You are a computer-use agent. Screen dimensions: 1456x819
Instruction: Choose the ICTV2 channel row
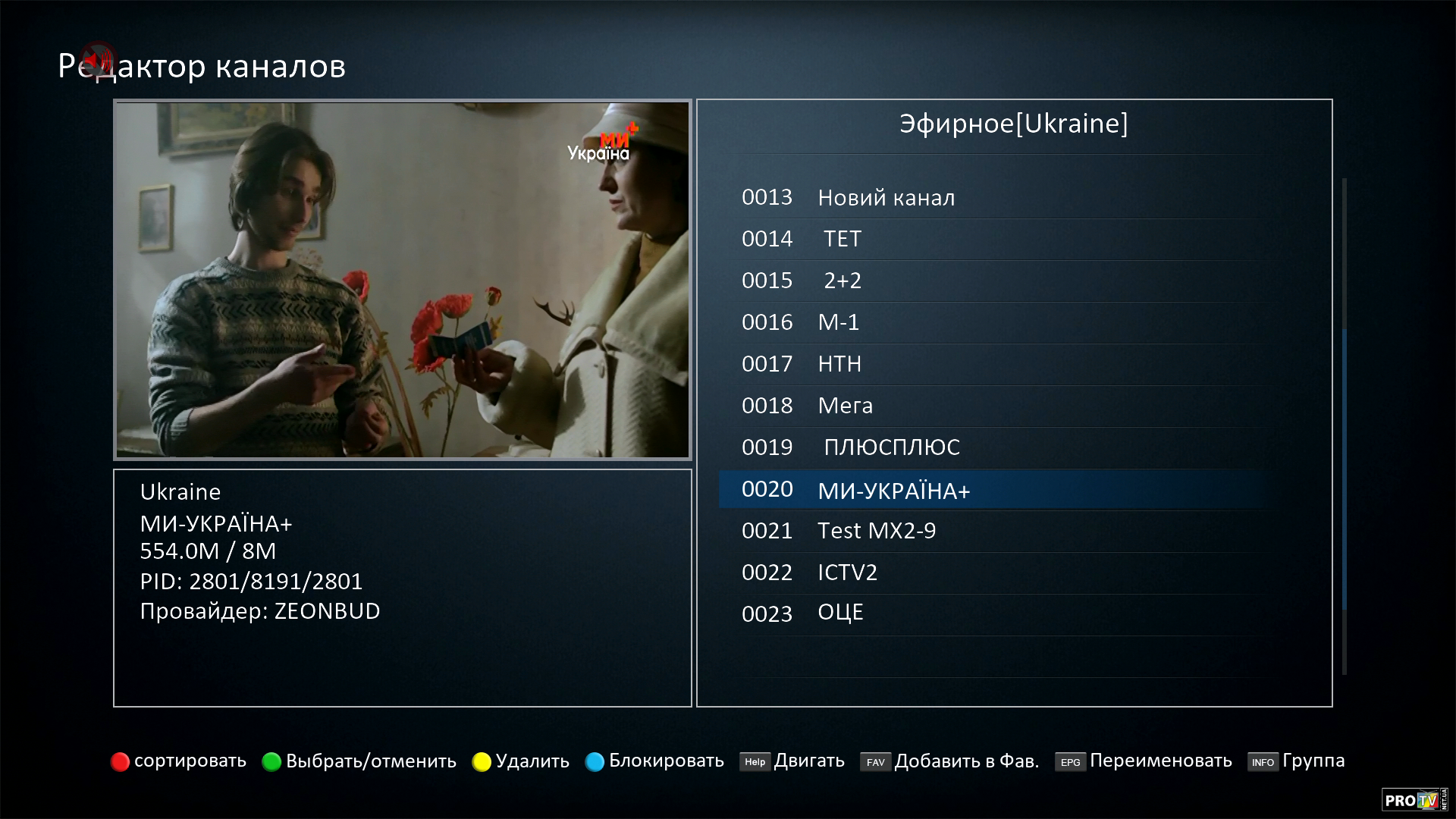coord(847,573)
